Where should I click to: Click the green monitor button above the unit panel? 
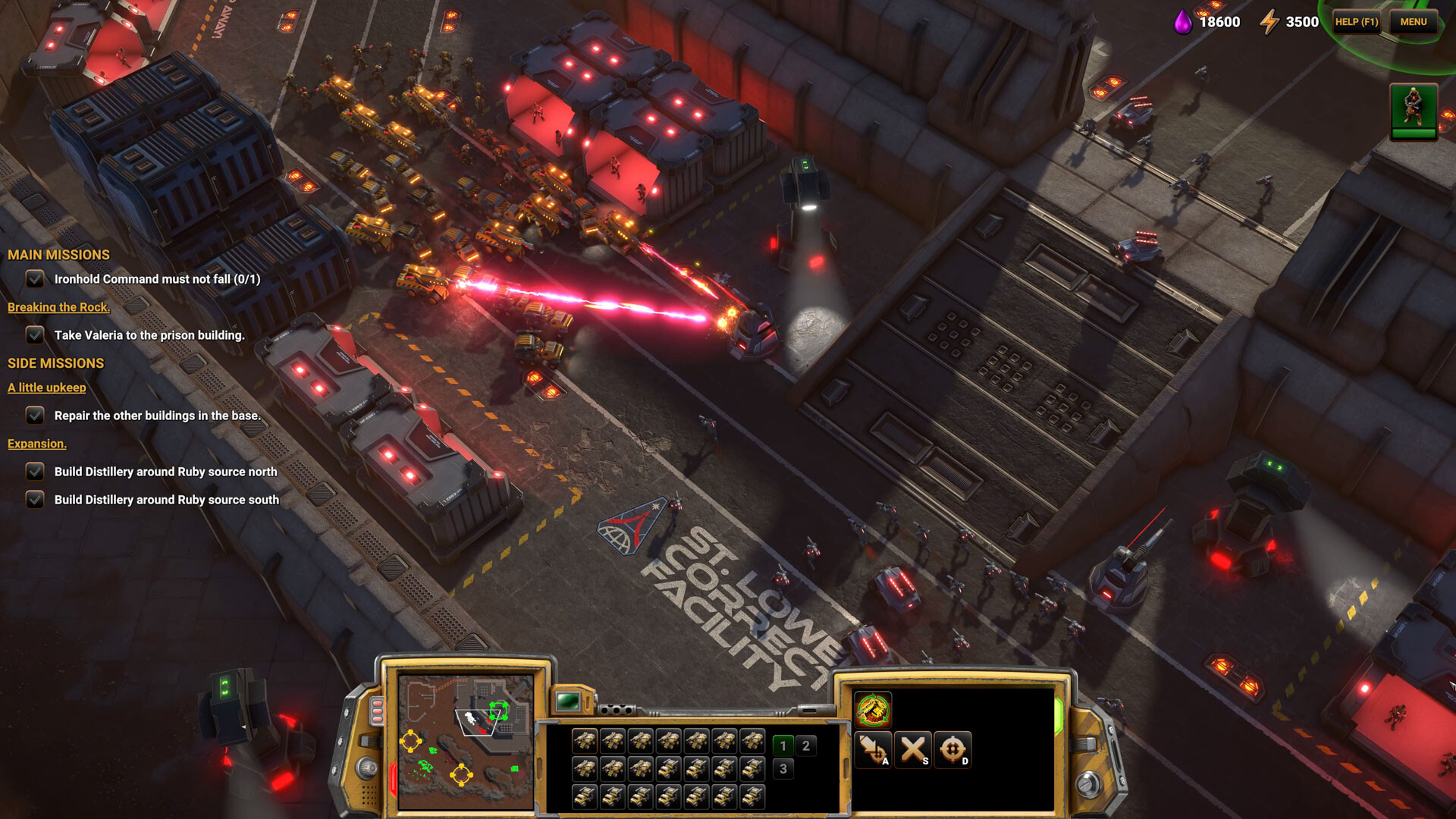coord(568,701)
